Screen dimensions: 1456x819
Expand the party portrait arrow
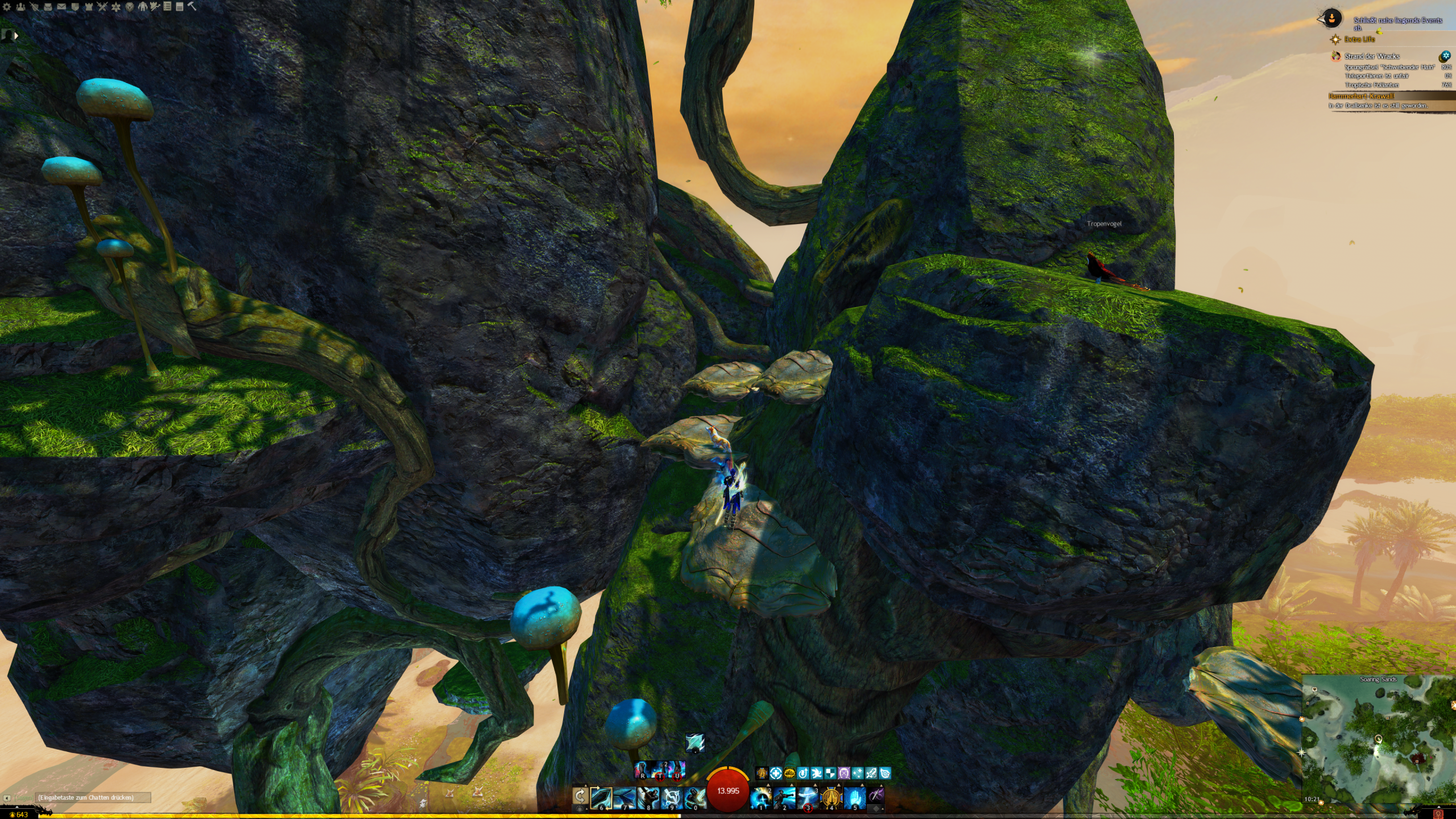(x=16, y=36)
